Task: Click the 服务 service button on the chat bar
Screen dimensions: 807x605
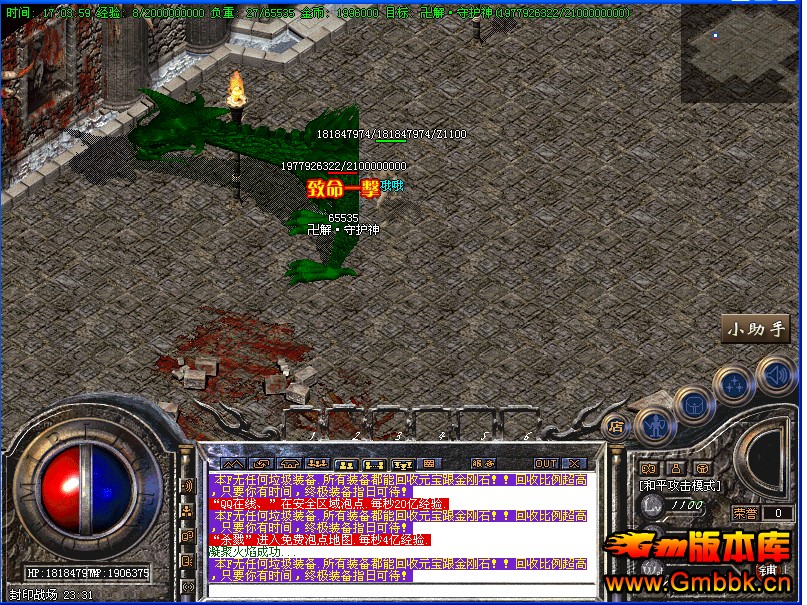Action: click(483, 464)
